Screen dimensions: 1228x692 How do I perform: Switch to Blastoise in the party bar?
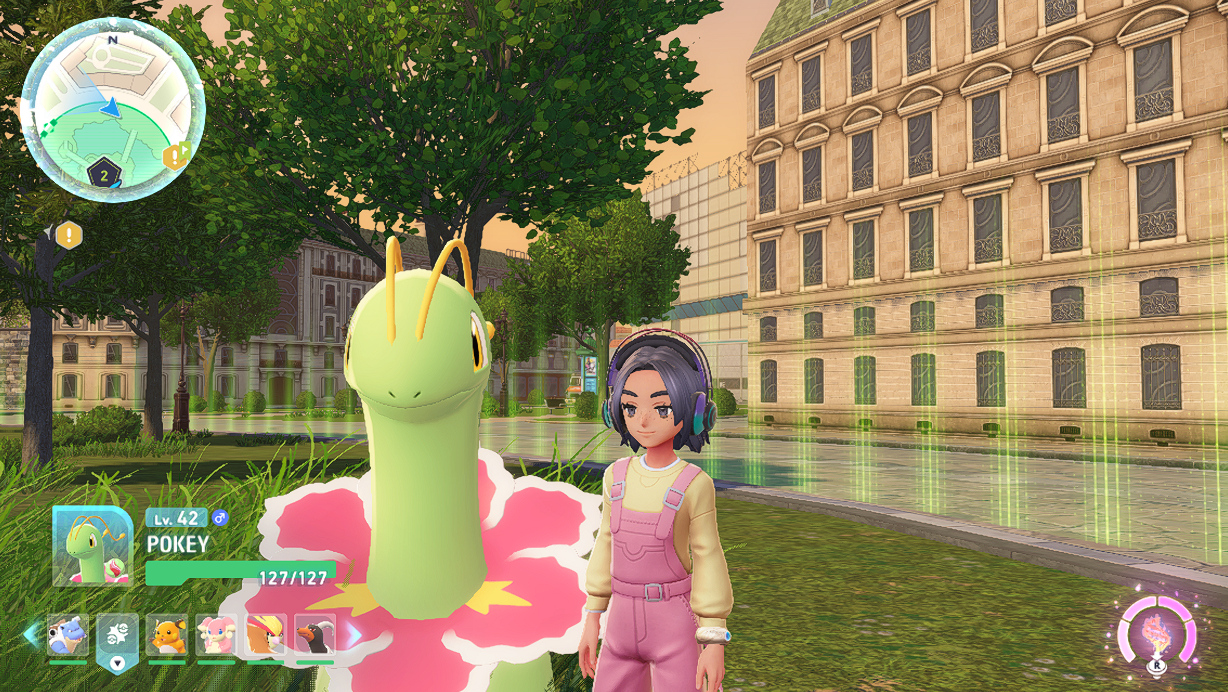[68, 635]
